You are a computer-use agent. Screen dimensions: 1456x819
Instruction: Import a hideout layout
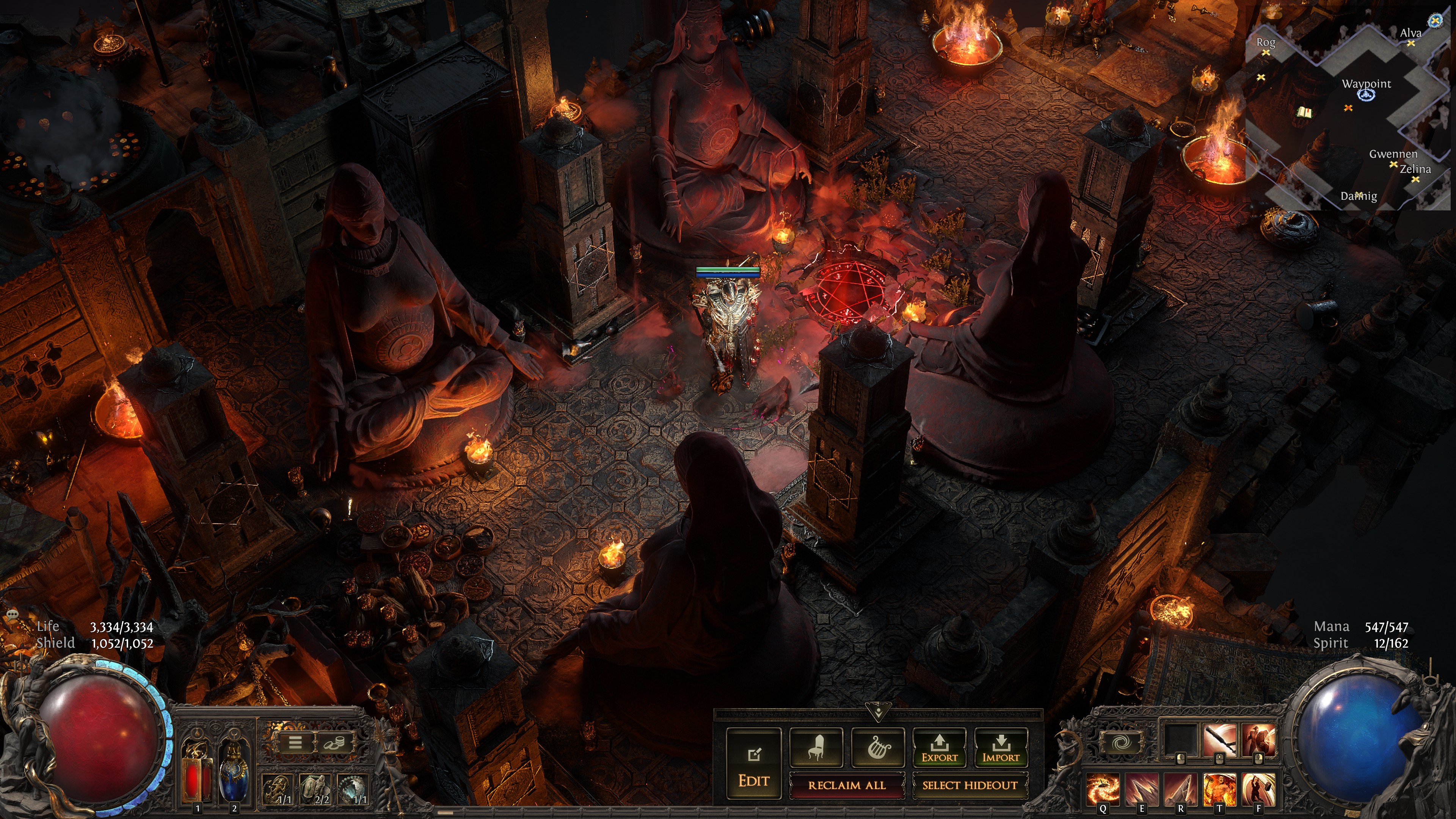pyautogui.click(x=1001, y=747)
